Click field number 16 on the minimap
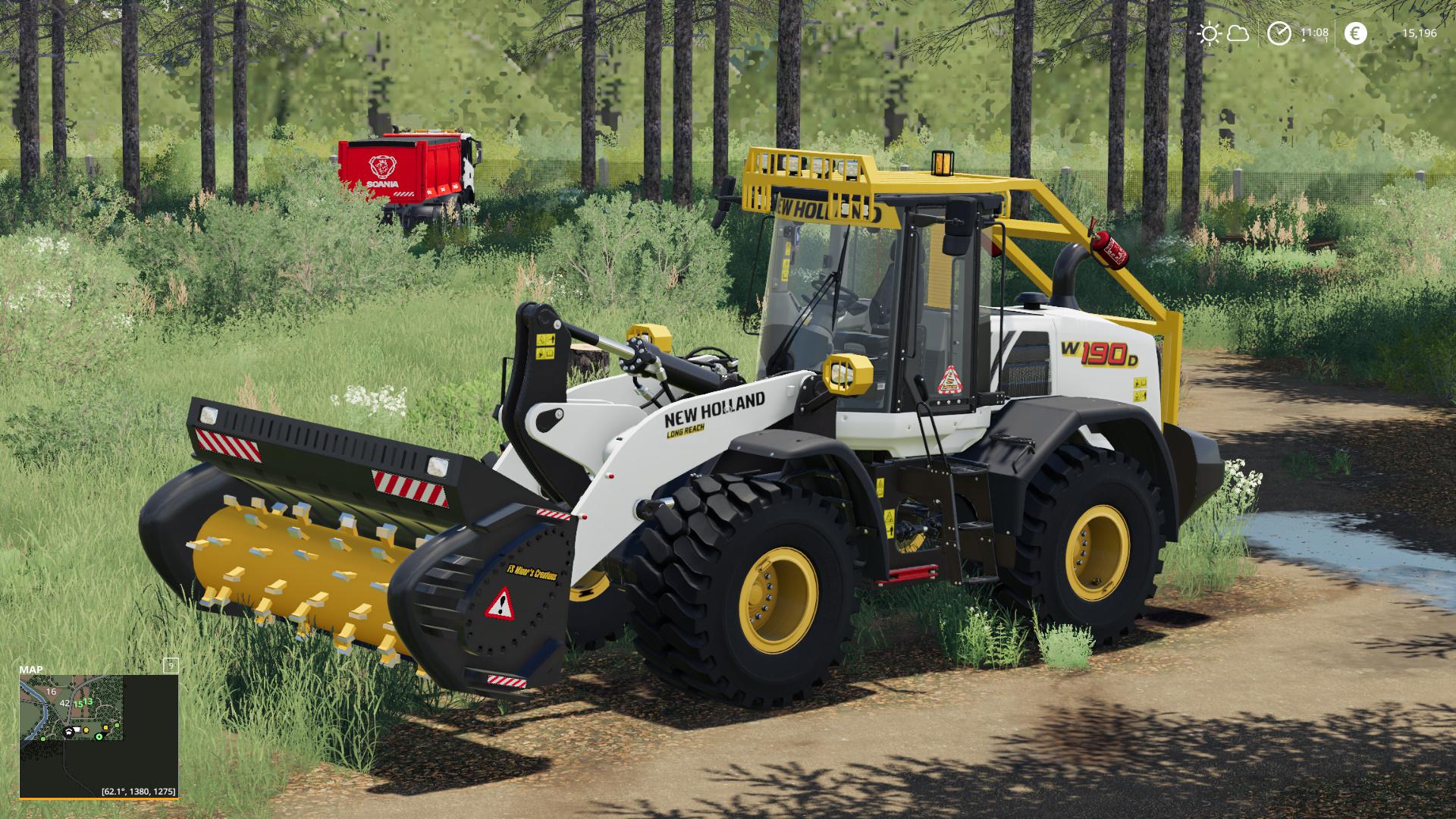1456x819 pixels. click(x=51, y=692)
